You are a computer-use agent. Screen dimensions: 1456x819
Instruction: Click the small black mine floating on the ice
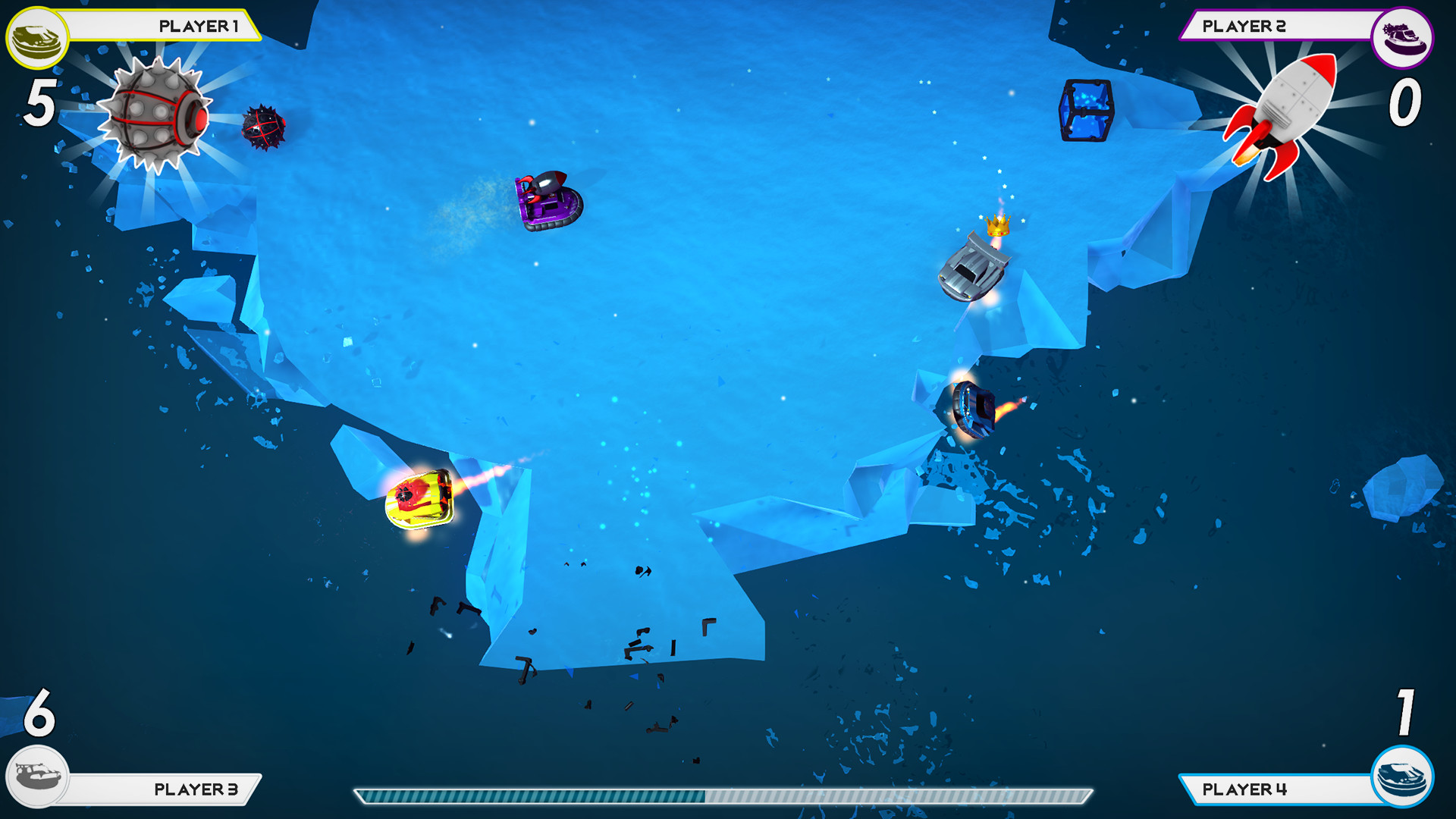coord(264,127)
